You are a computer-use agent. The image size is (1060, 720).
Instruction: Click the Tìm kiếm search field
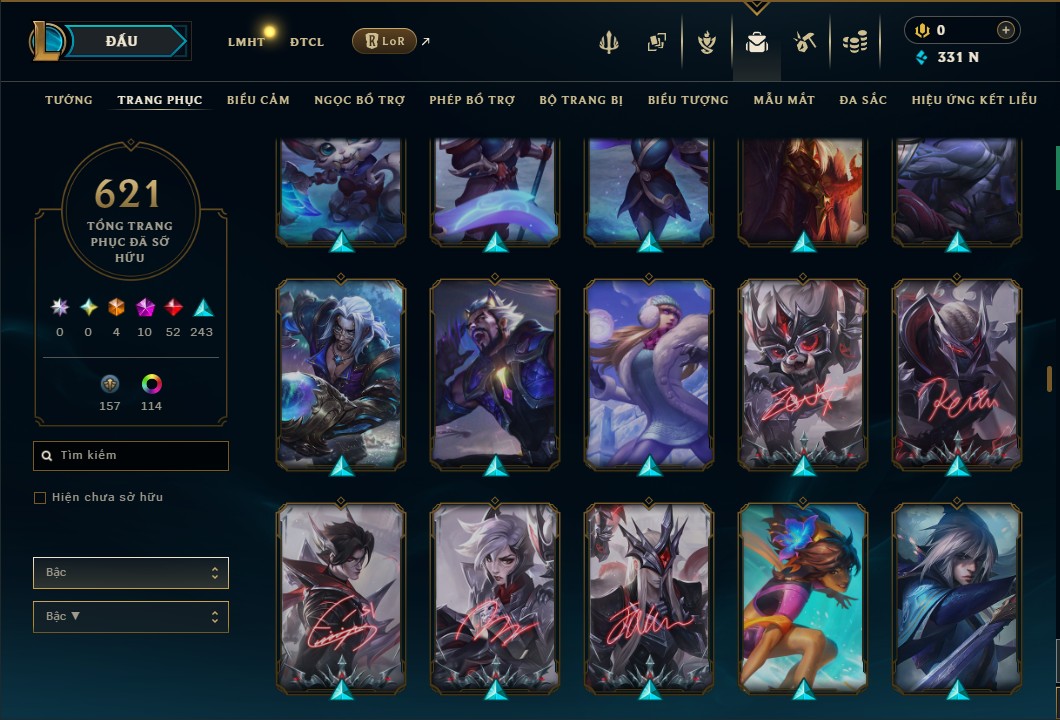[131, 456]
